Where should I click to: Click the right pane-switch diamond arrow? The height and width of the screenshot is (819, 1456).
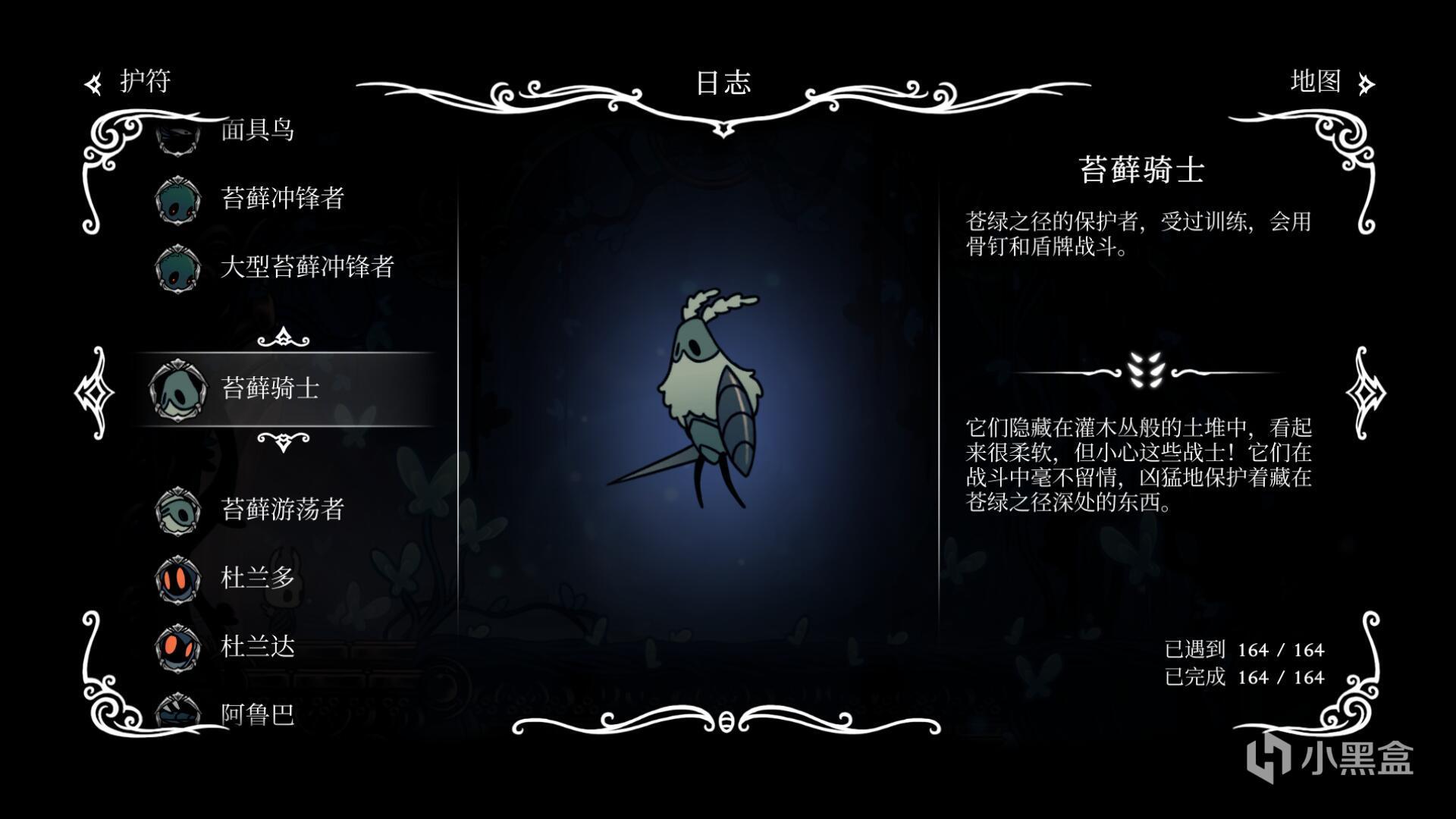(x=1366, y=392)
